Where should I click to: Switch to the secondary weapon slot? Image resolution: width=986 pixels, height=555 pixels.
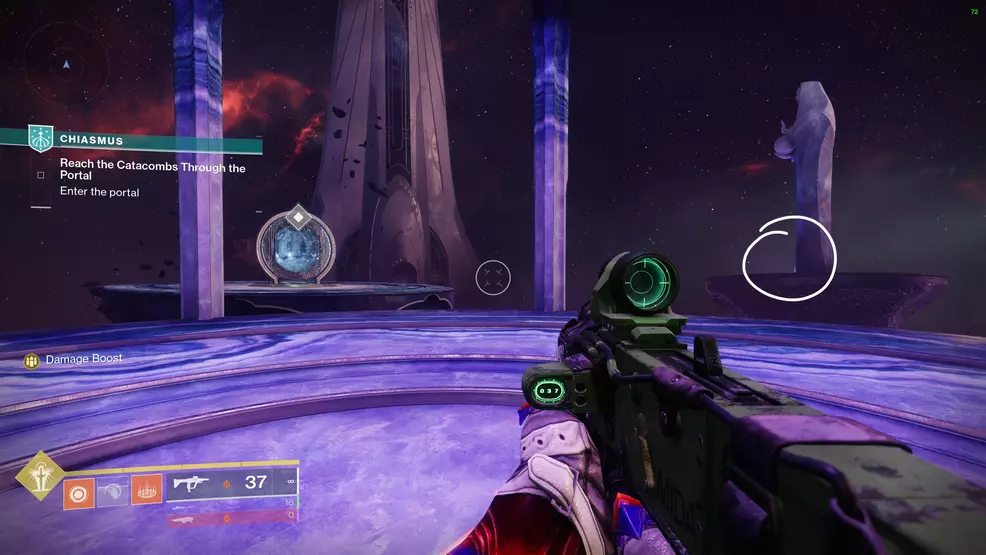pos(231,503)
